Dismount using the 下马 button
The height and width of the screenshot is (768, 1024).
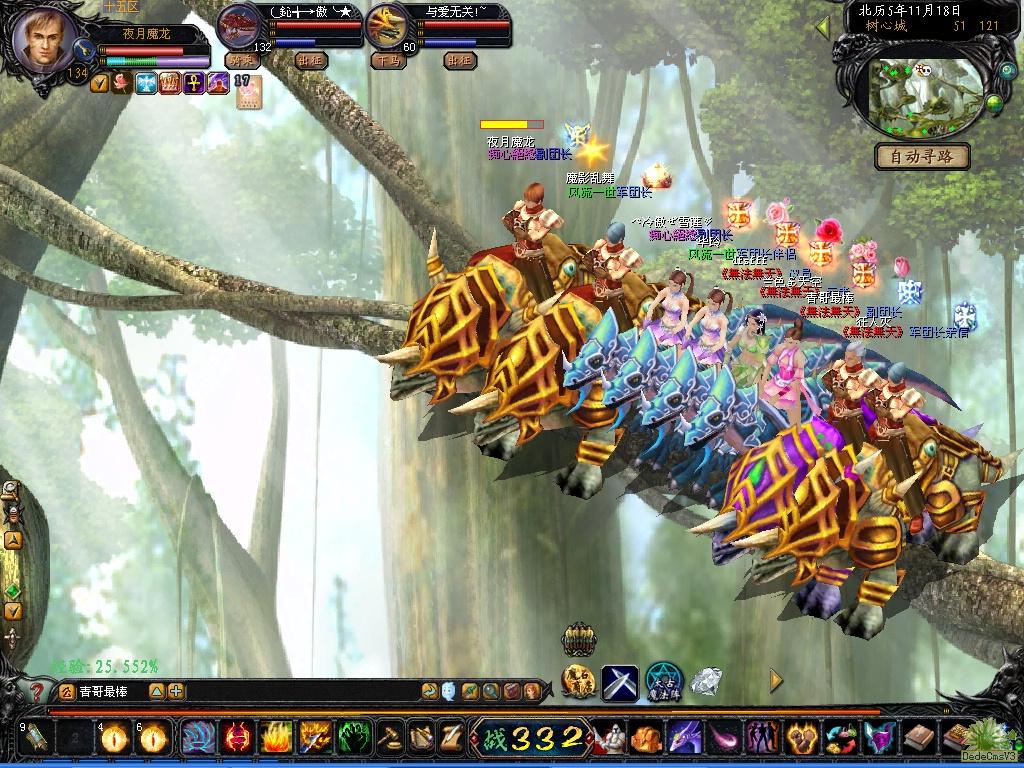[x=388, y=60]
